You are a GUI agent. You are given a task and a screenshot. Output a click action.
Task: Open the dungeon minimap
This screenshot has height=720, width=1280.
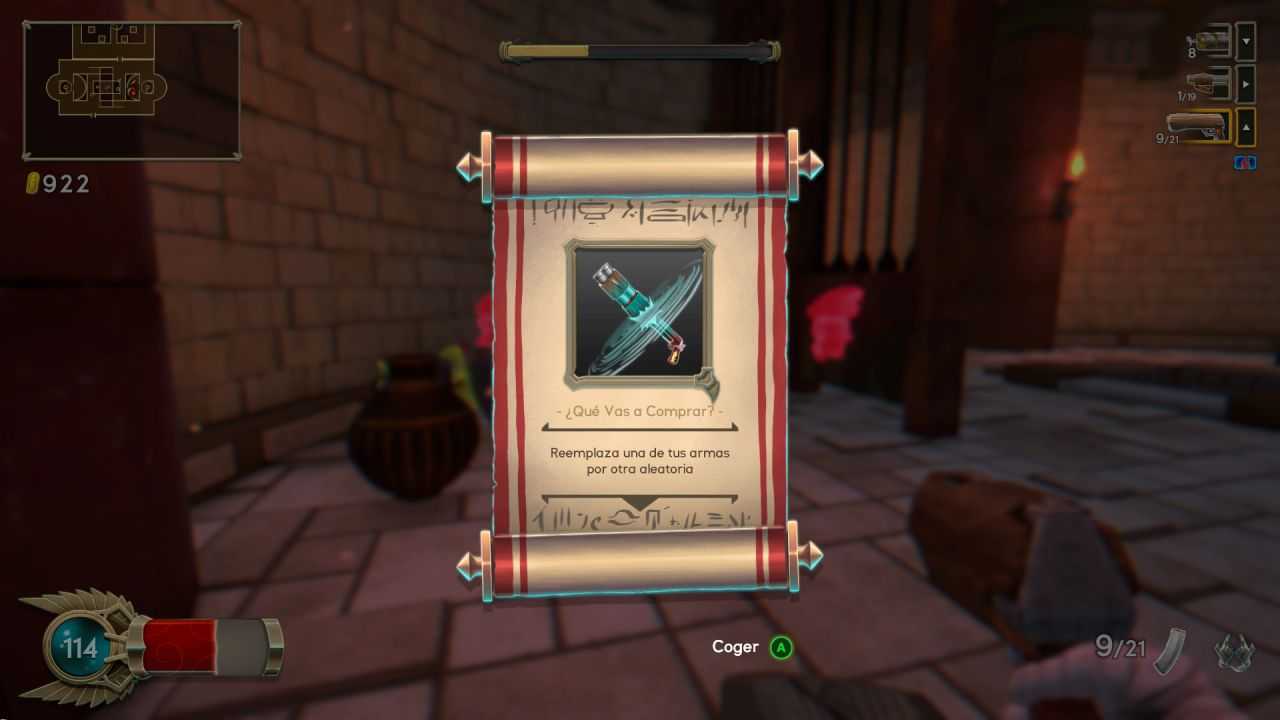click(131, 90)
